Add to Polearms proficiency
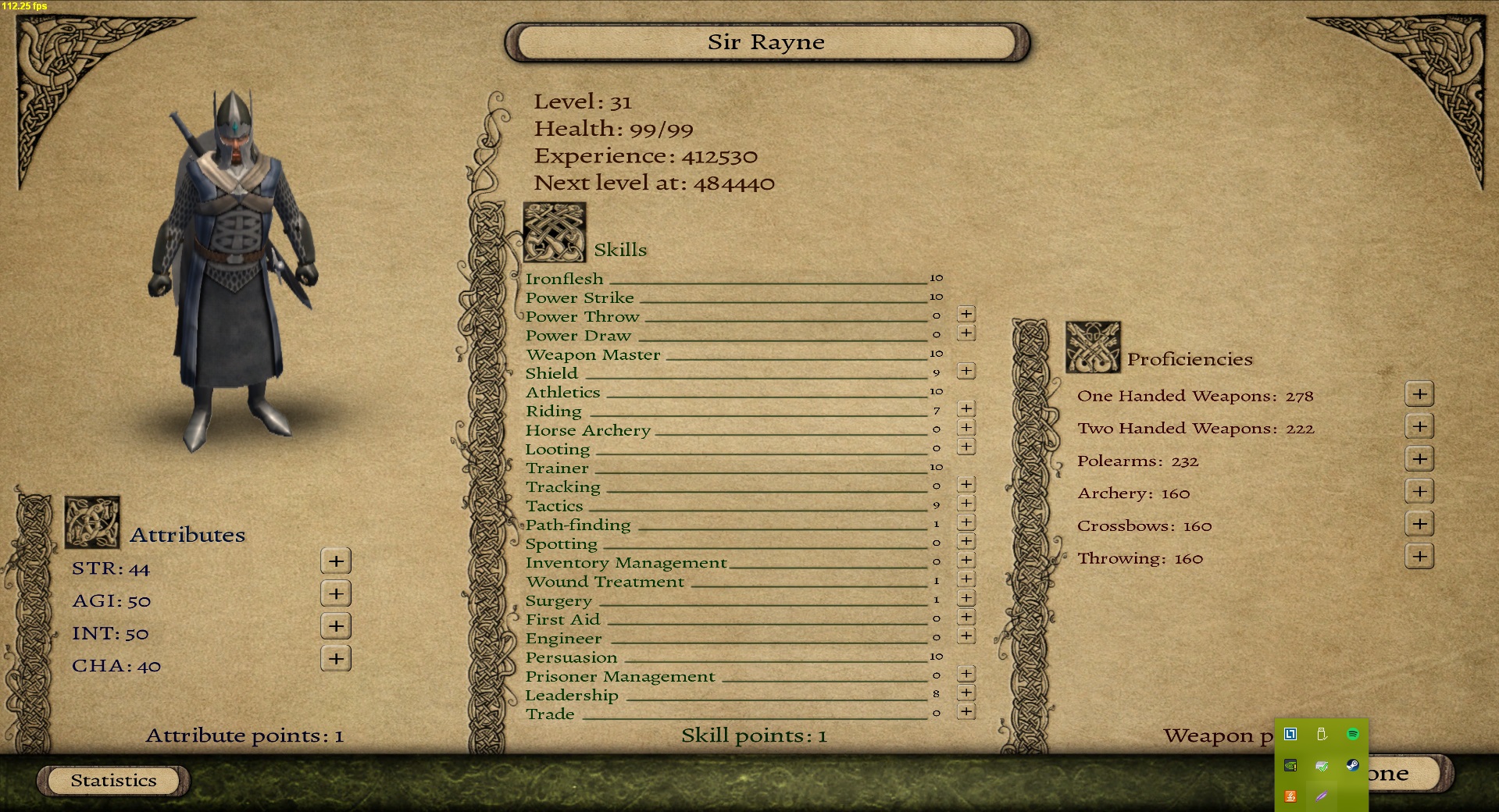 click(1419, 459)
